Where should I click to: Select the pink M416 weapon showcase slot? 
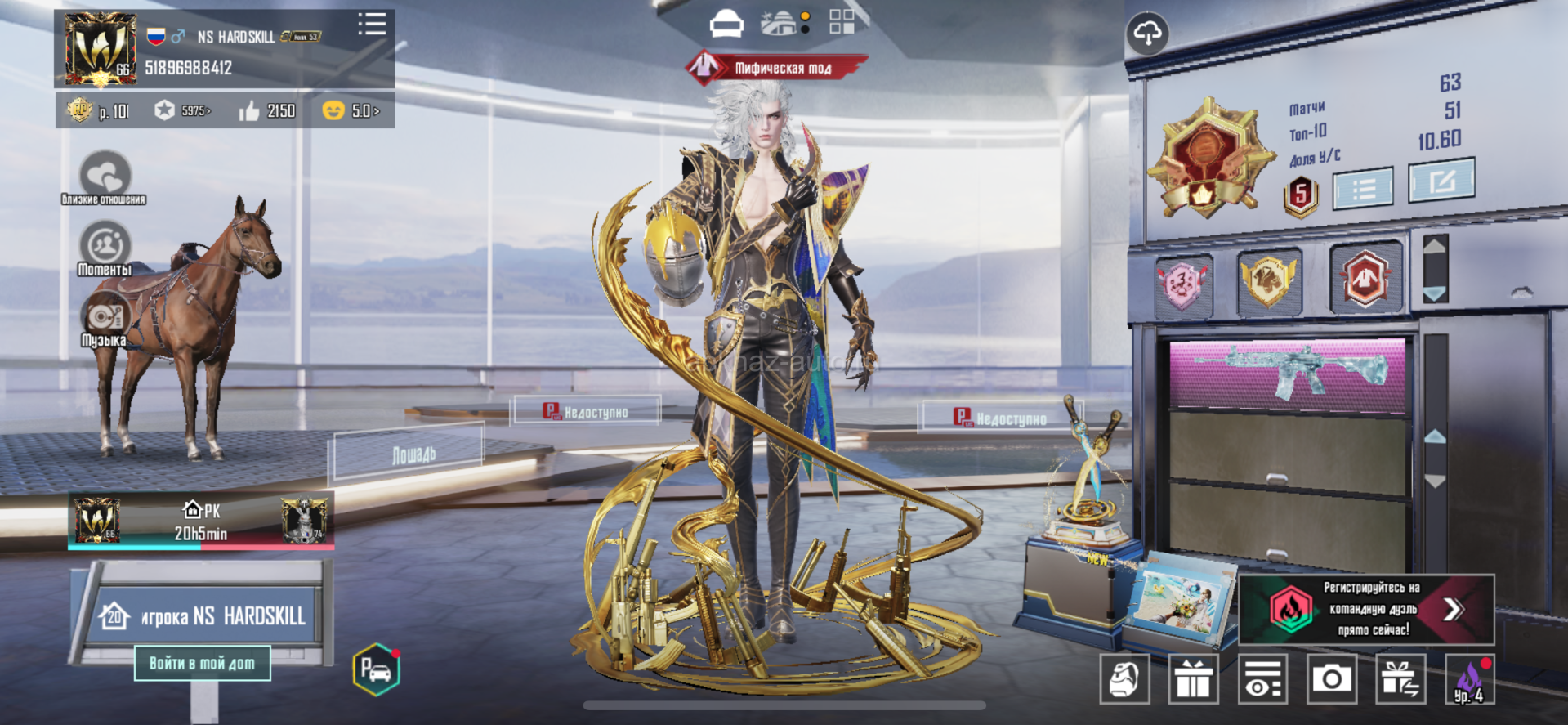[1288, 374]
